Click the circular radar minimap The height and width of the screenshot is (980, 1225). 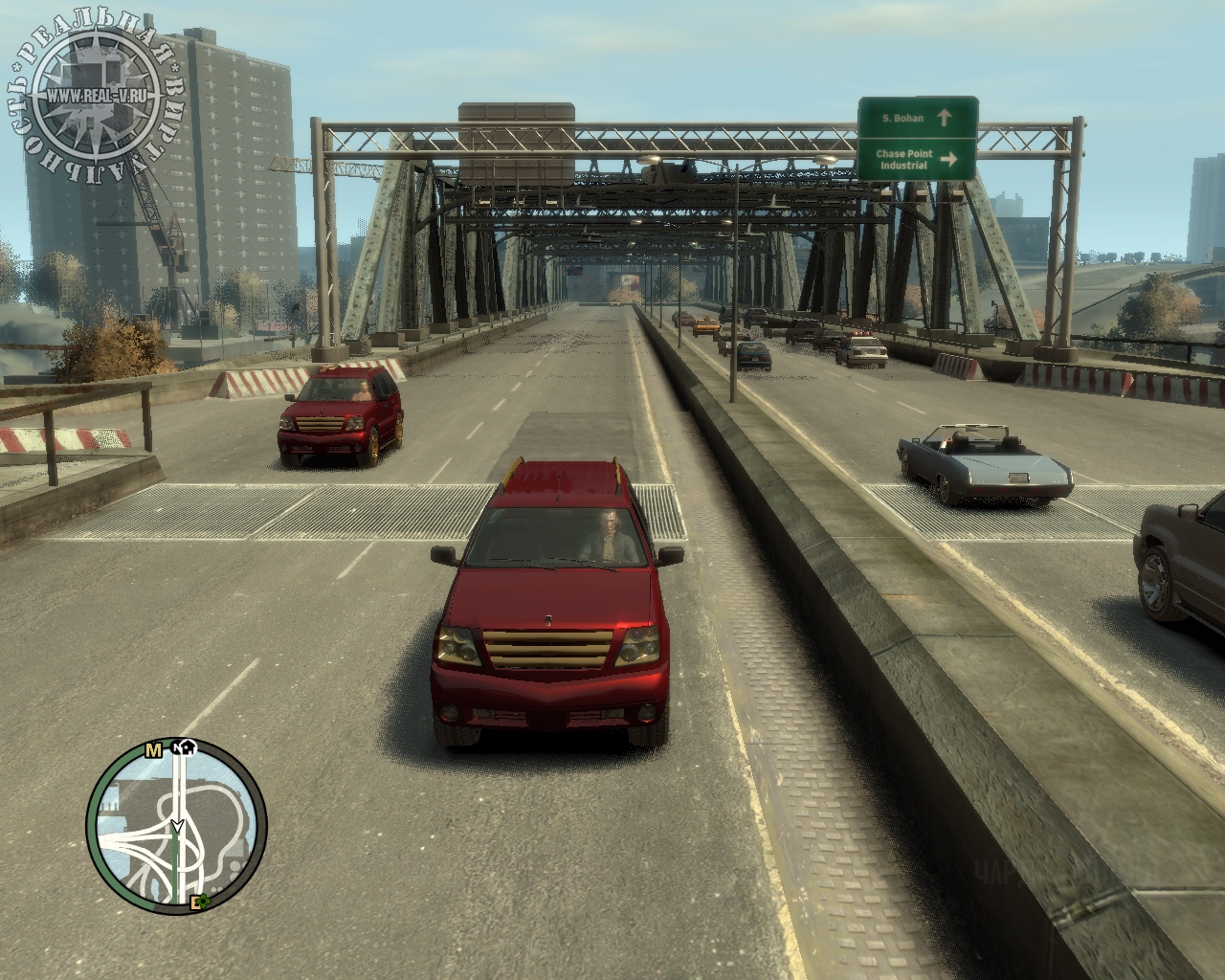[x=177, y=830]
